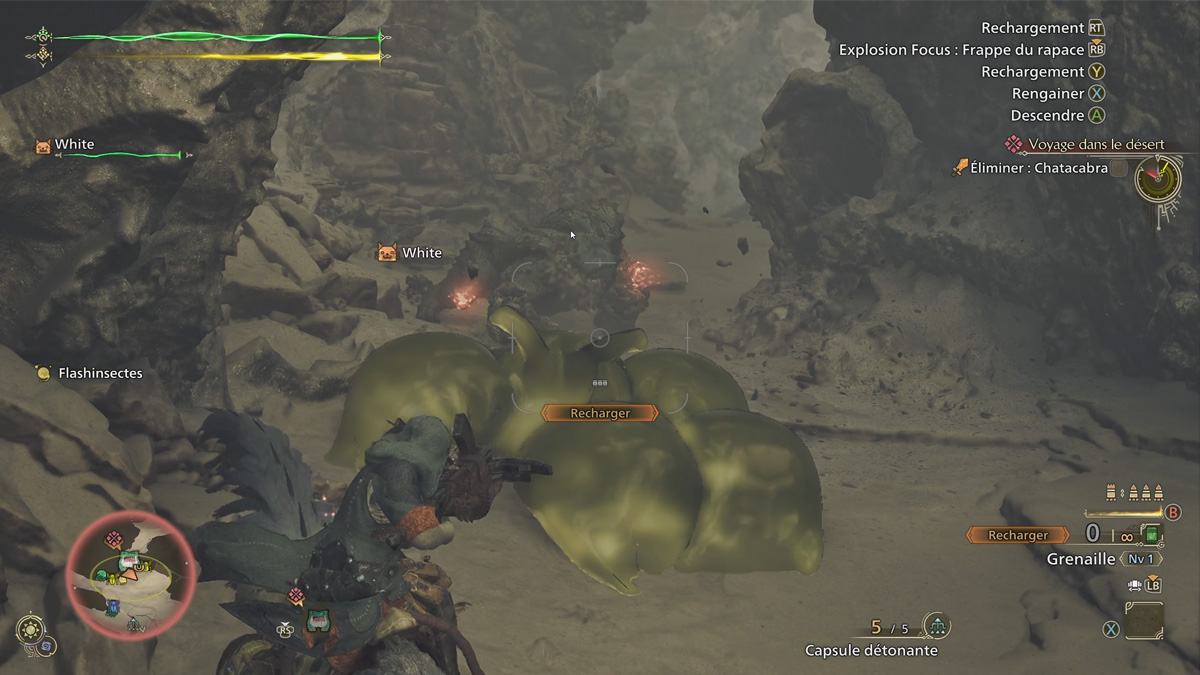
Task: Select the Chatacabra monster icon on minimap
Action: [129, 563]
